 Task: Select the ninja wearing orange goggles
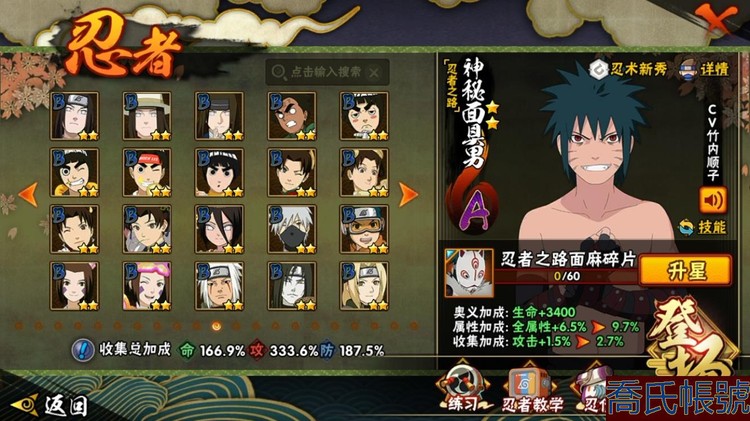(365, 227)
